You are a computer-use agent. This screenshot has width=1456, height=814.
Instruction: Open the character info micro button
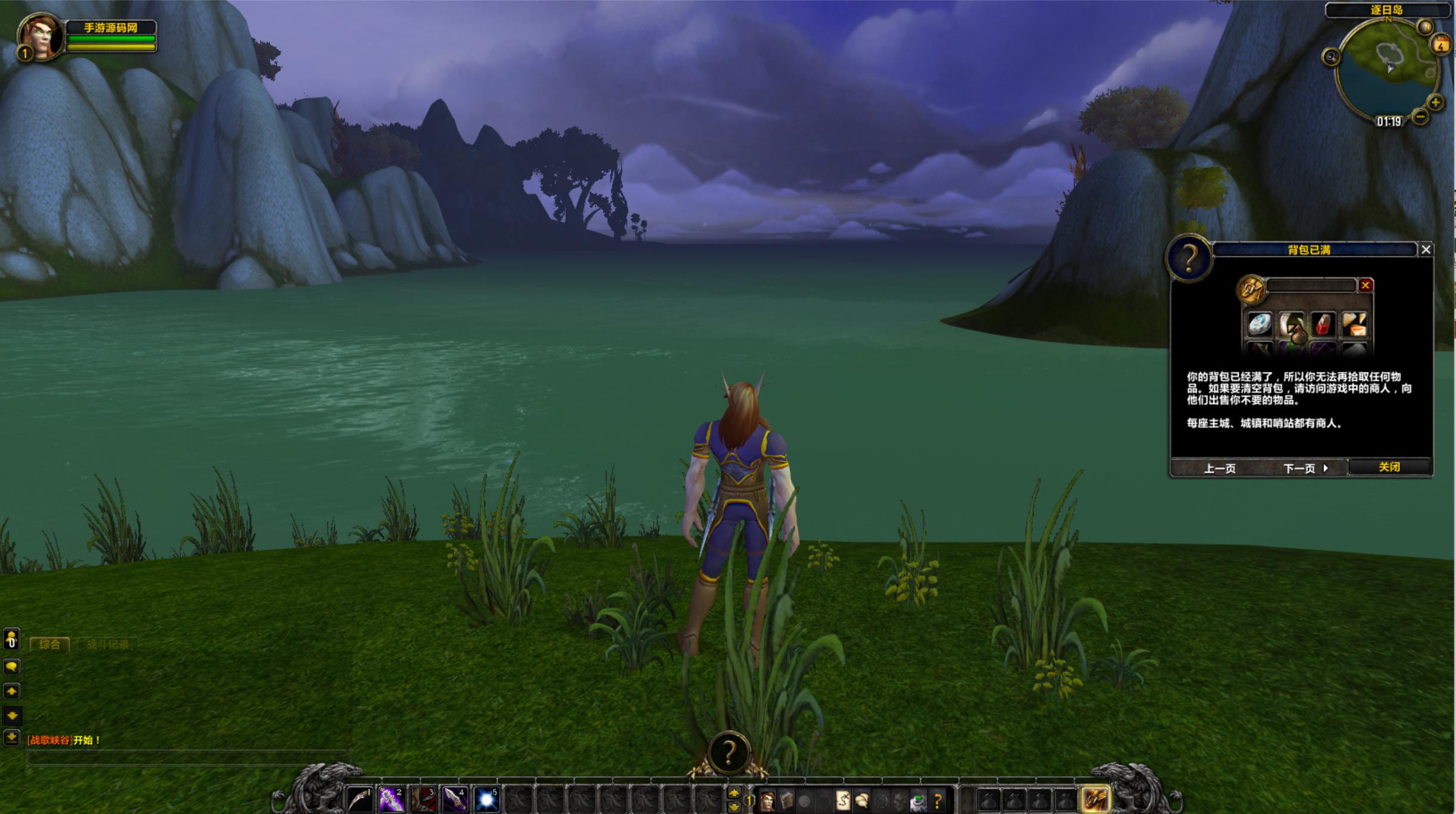[767, 801]
